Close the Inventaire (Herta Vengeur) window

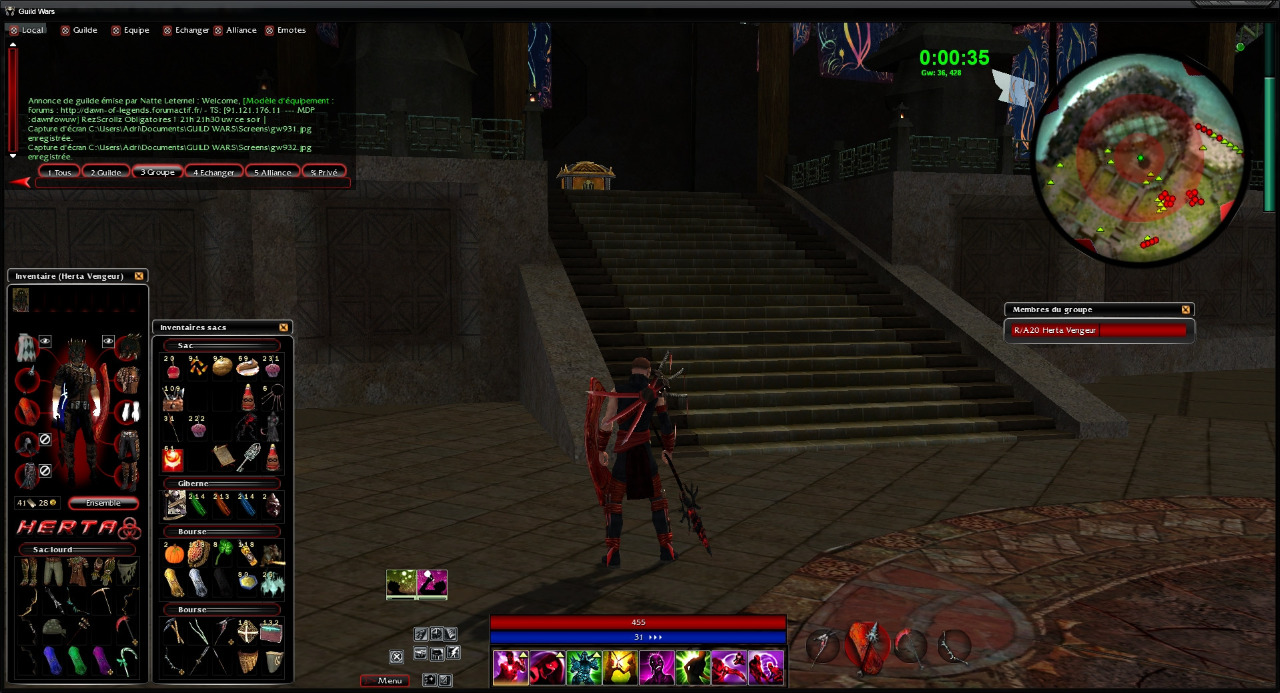click(x=139, y=276)
